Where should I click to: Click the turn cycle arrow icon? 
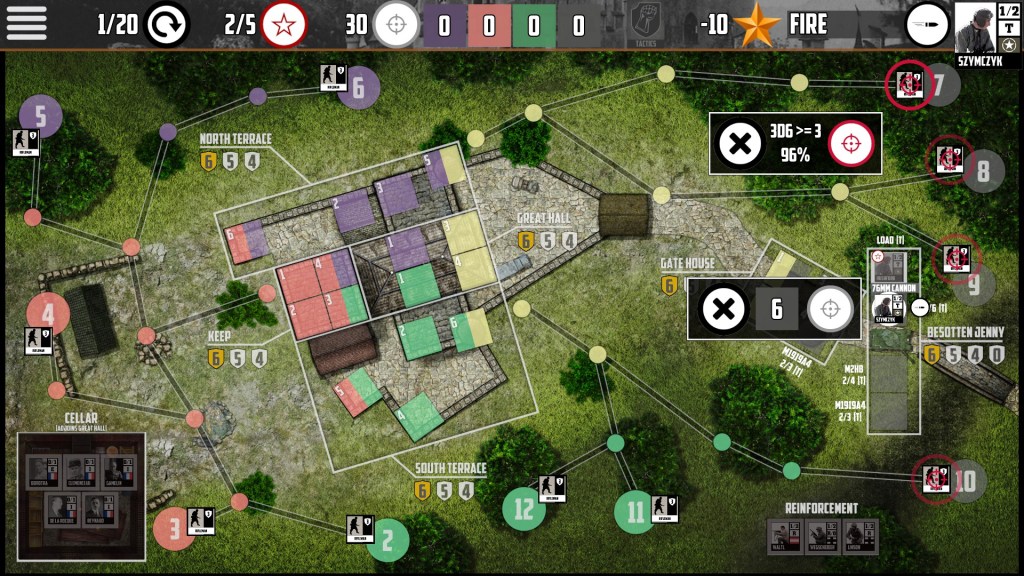coord(166,24)
